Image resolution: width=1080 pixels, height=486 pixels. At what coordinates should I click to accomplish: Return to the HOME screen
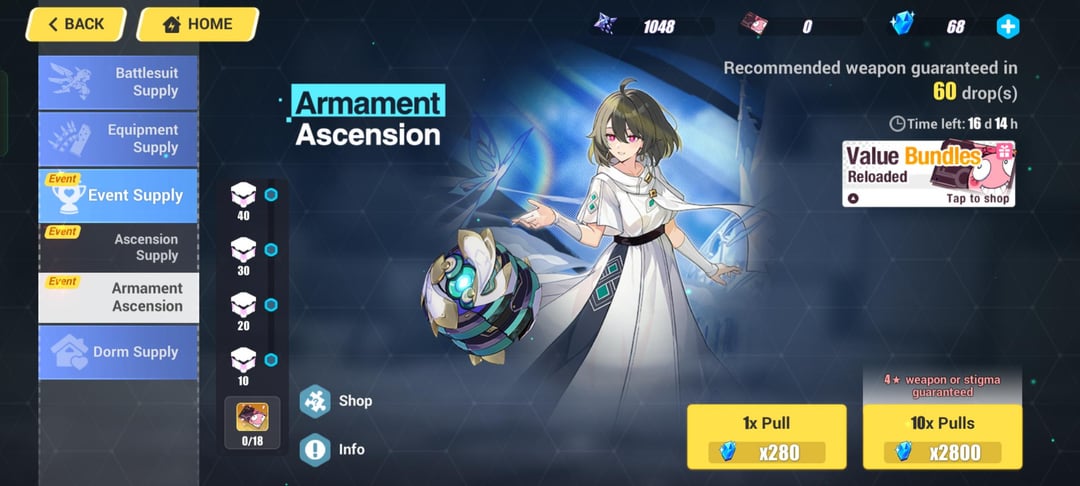tap(196, 24)
